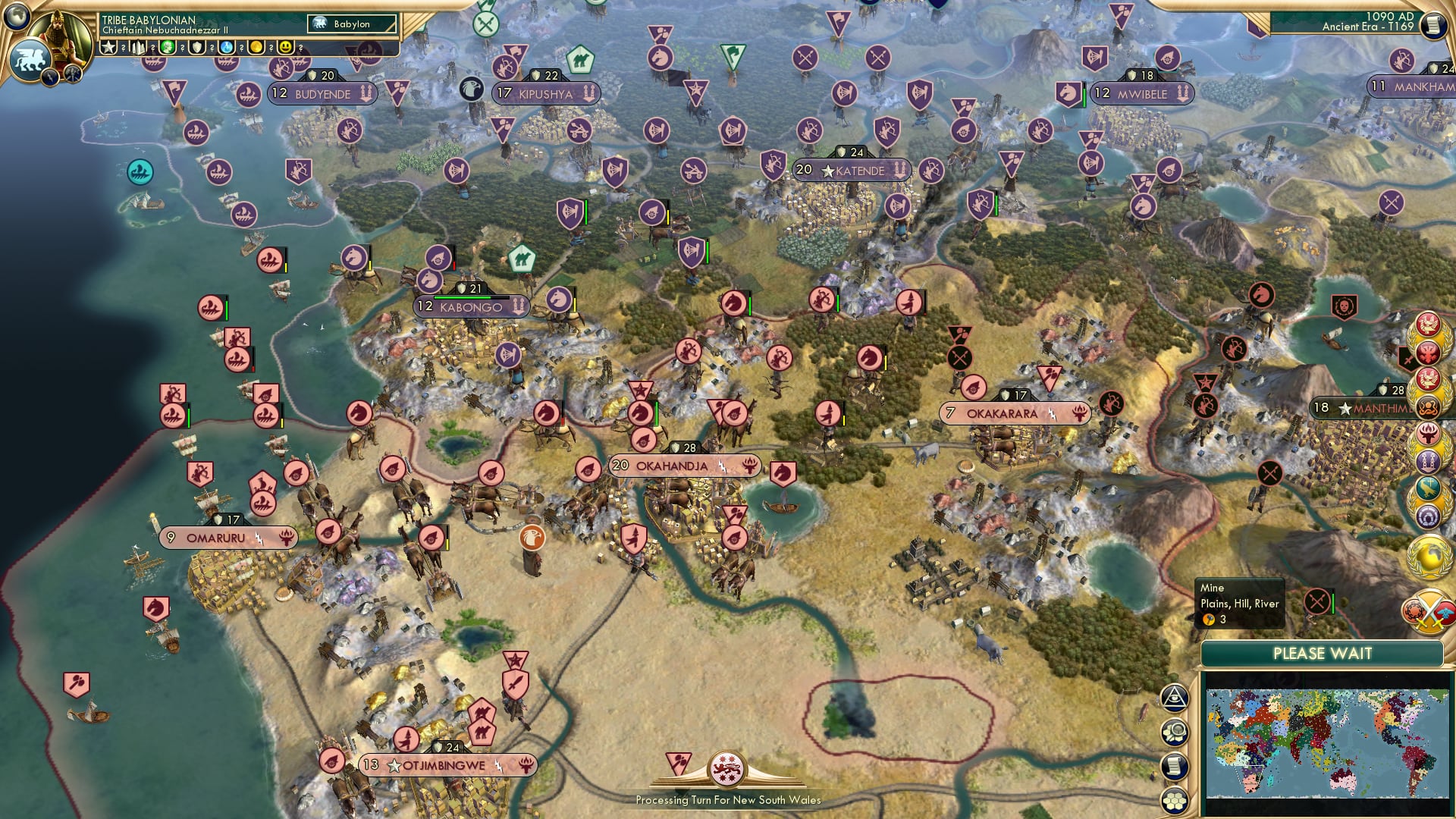Open the Babylon civilization selector dropdown

[353, 24]
